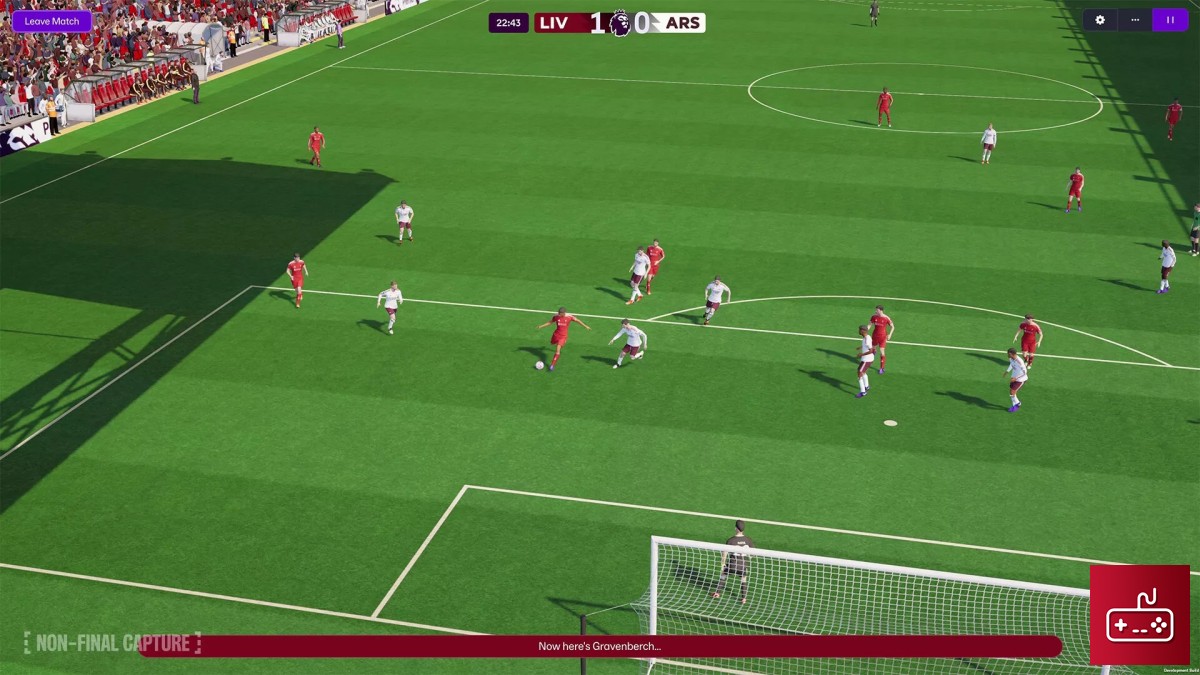This screenshot has height=675, width=1200.
Task: Click the red gamepad controller icon
Action: (x=1139, y=615)
